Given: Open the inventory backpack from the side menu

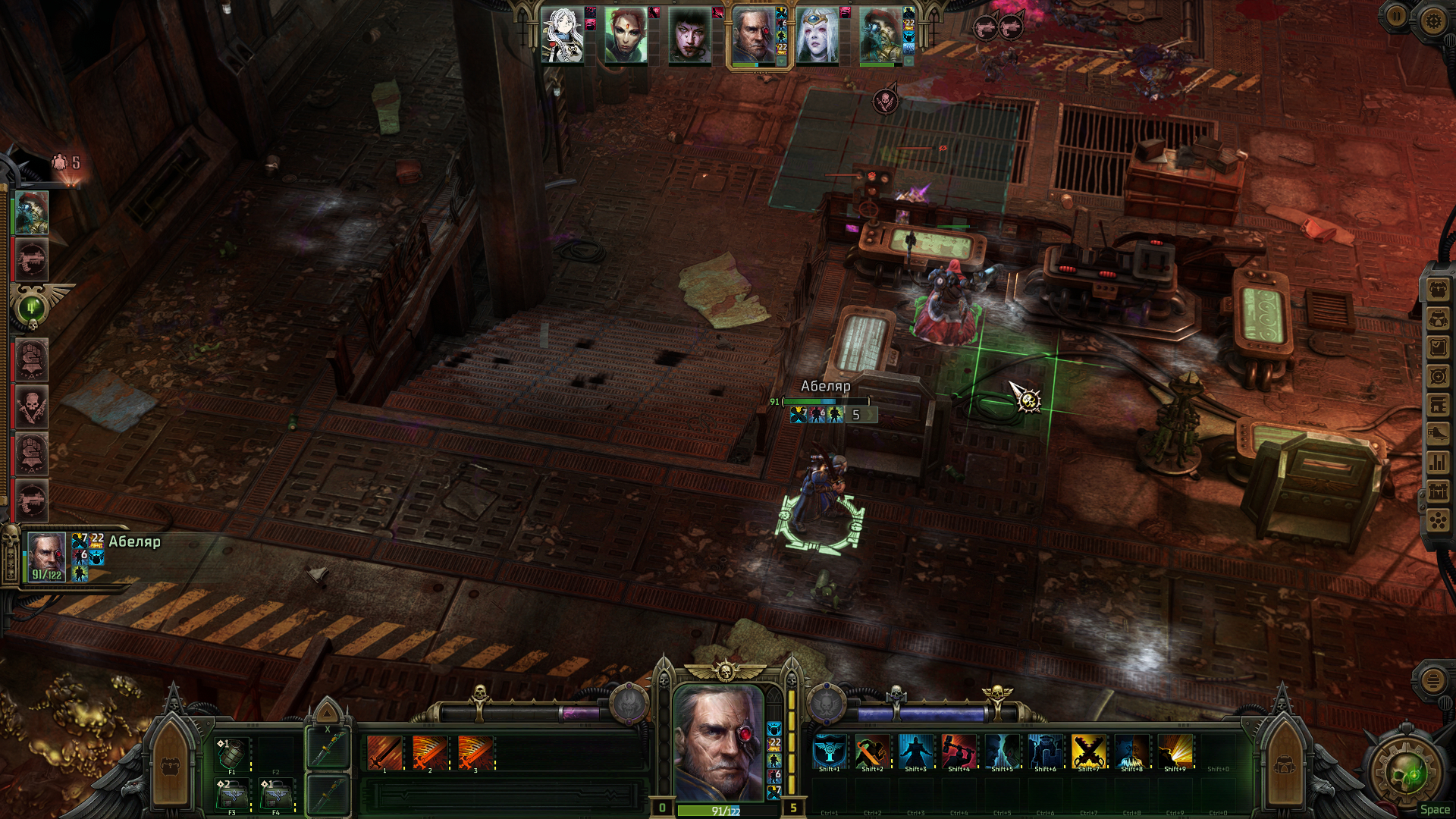Looking at the screenshot, I should pos(1439,289).
